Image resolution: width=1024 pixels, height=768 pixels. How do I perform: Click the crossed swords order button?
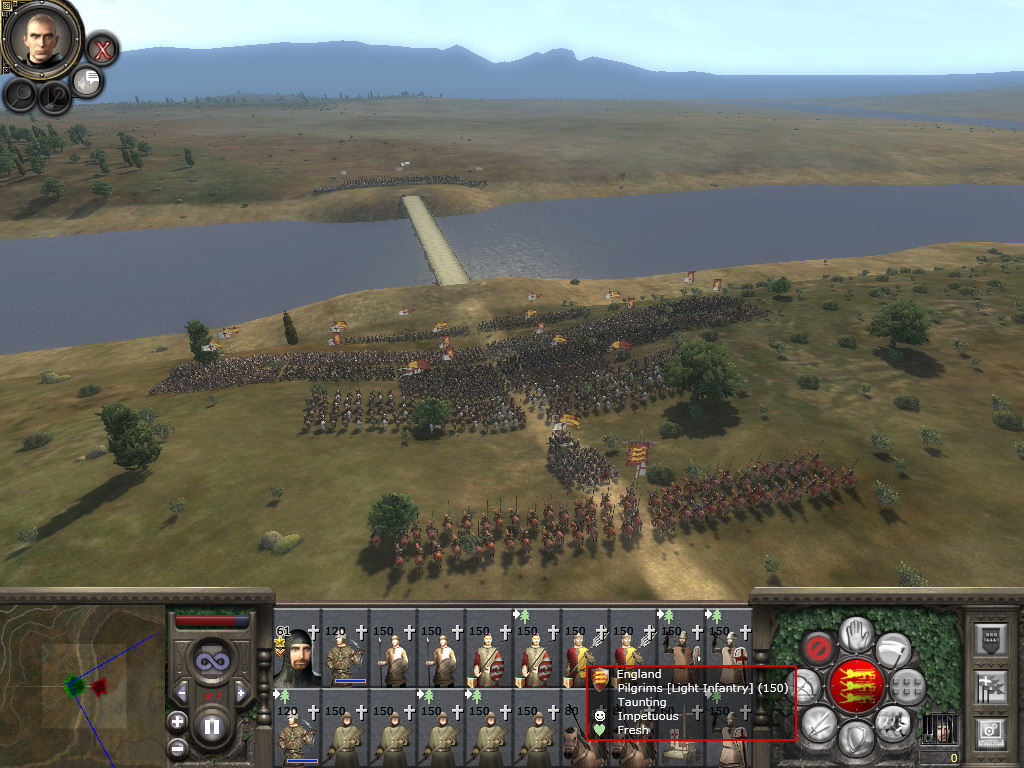point(818,722)
